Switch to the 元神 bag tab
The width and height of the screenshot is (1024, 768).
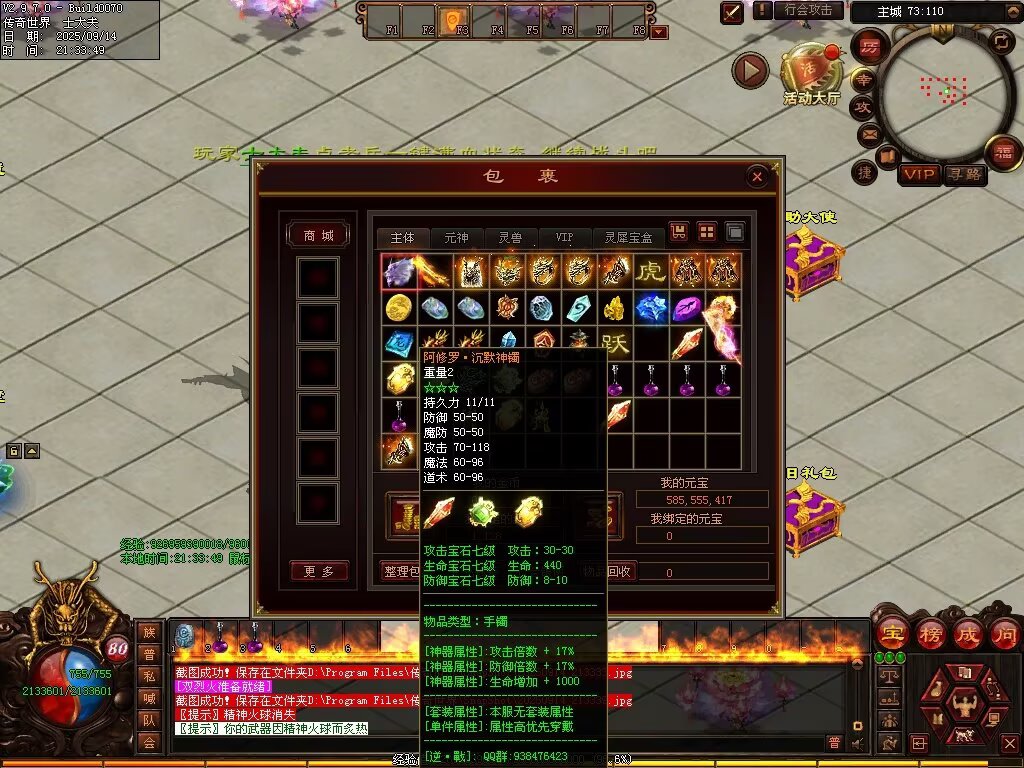456,238
